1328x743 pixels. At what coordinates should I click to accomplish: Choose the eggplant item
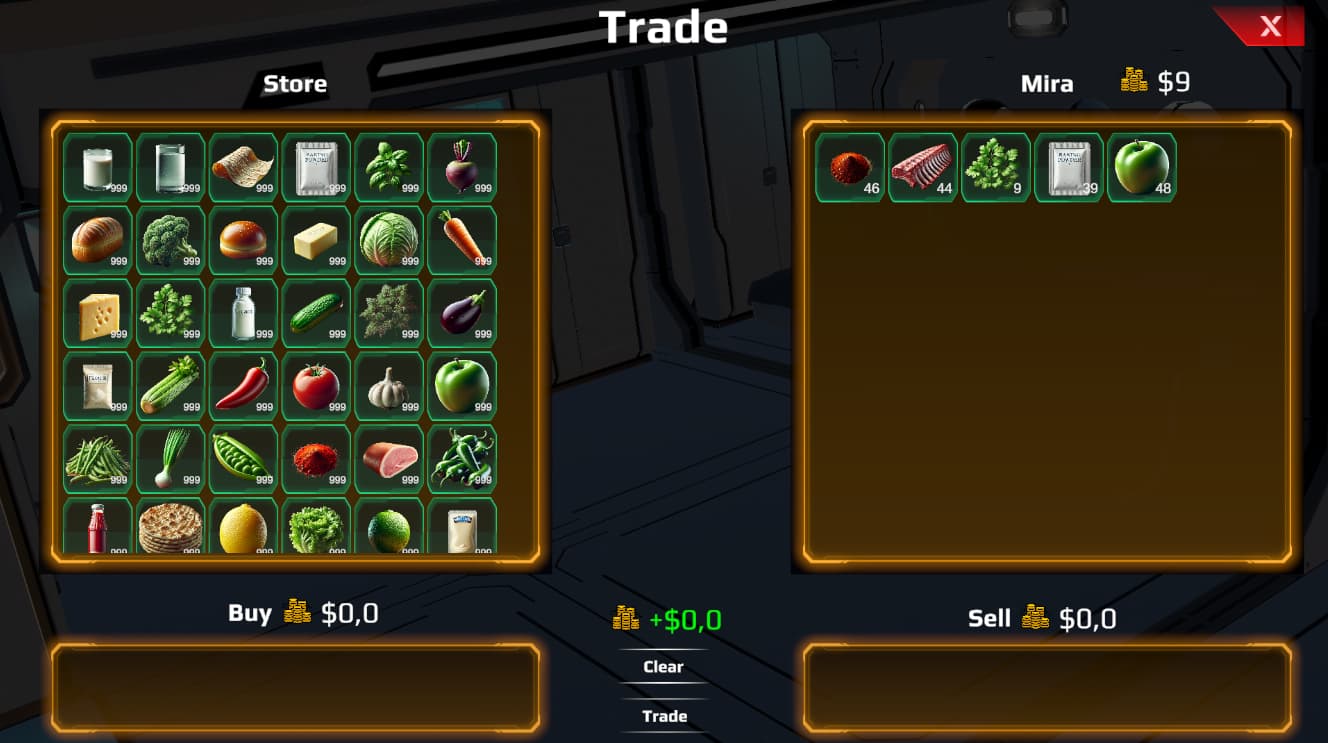[x=462, y=314]
